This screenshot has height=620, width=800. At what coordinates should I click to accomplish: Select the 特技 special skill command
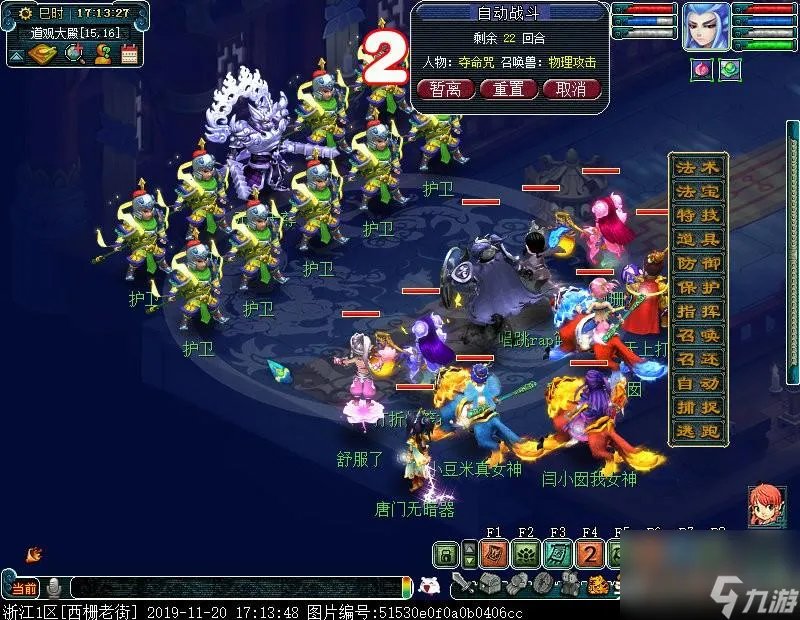tap(697, 215)
